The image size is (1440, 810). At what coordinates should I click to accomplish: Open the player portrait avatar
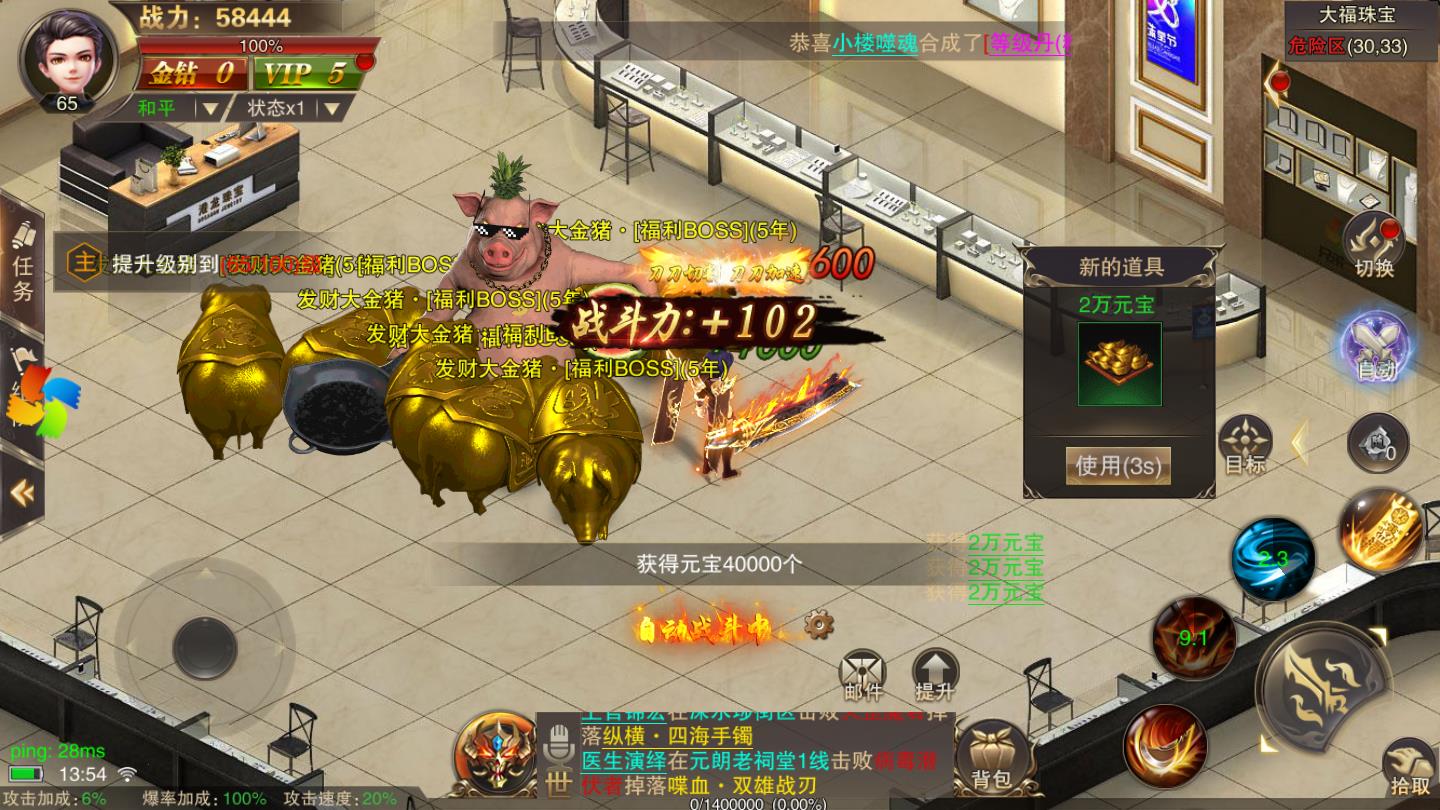point(67,55)
